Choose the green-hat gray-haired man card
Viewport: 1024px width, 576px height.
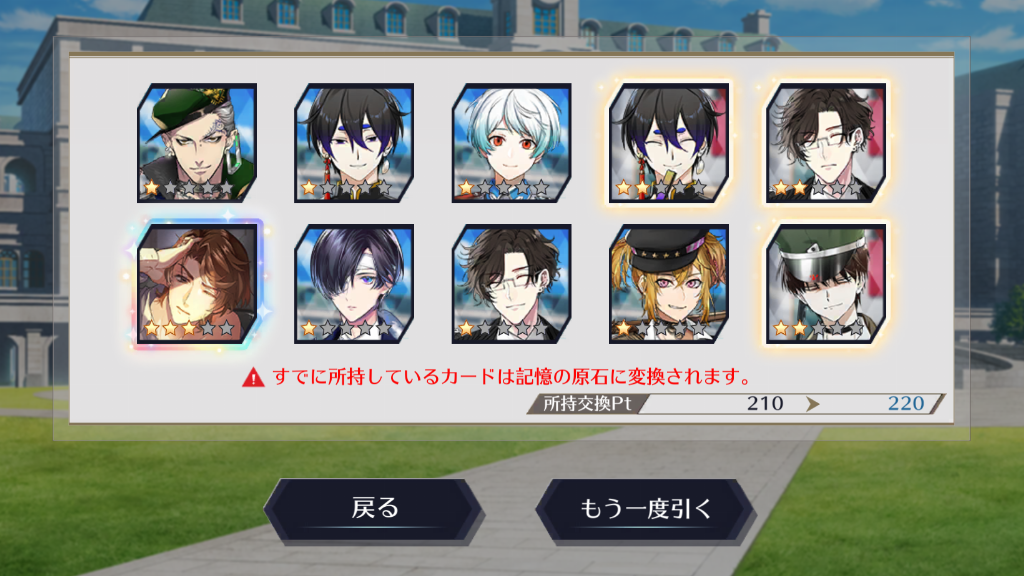point(197,143)
